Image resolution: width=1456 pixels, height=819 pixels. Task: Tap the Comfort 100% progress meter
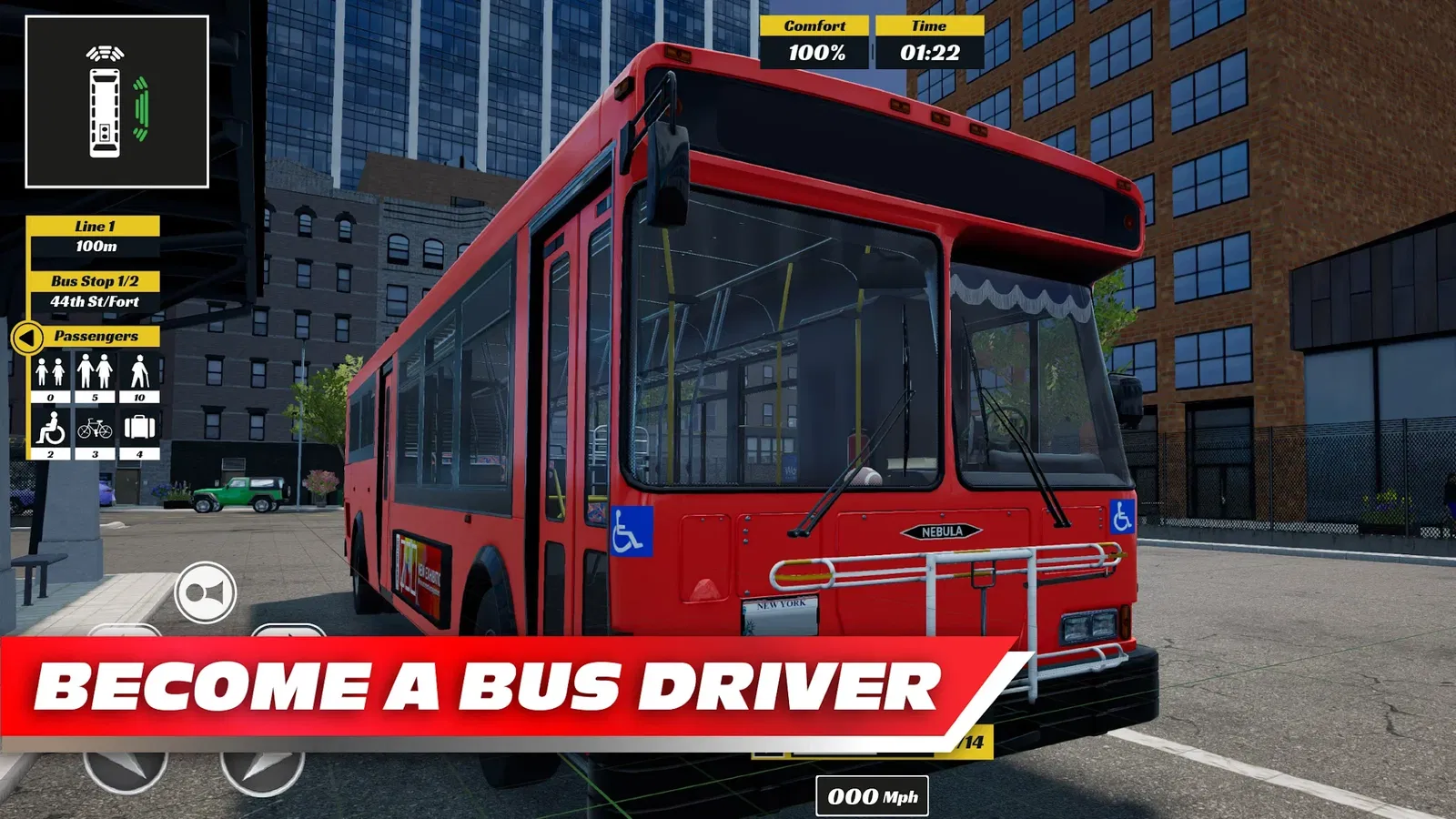click(815, 52)
